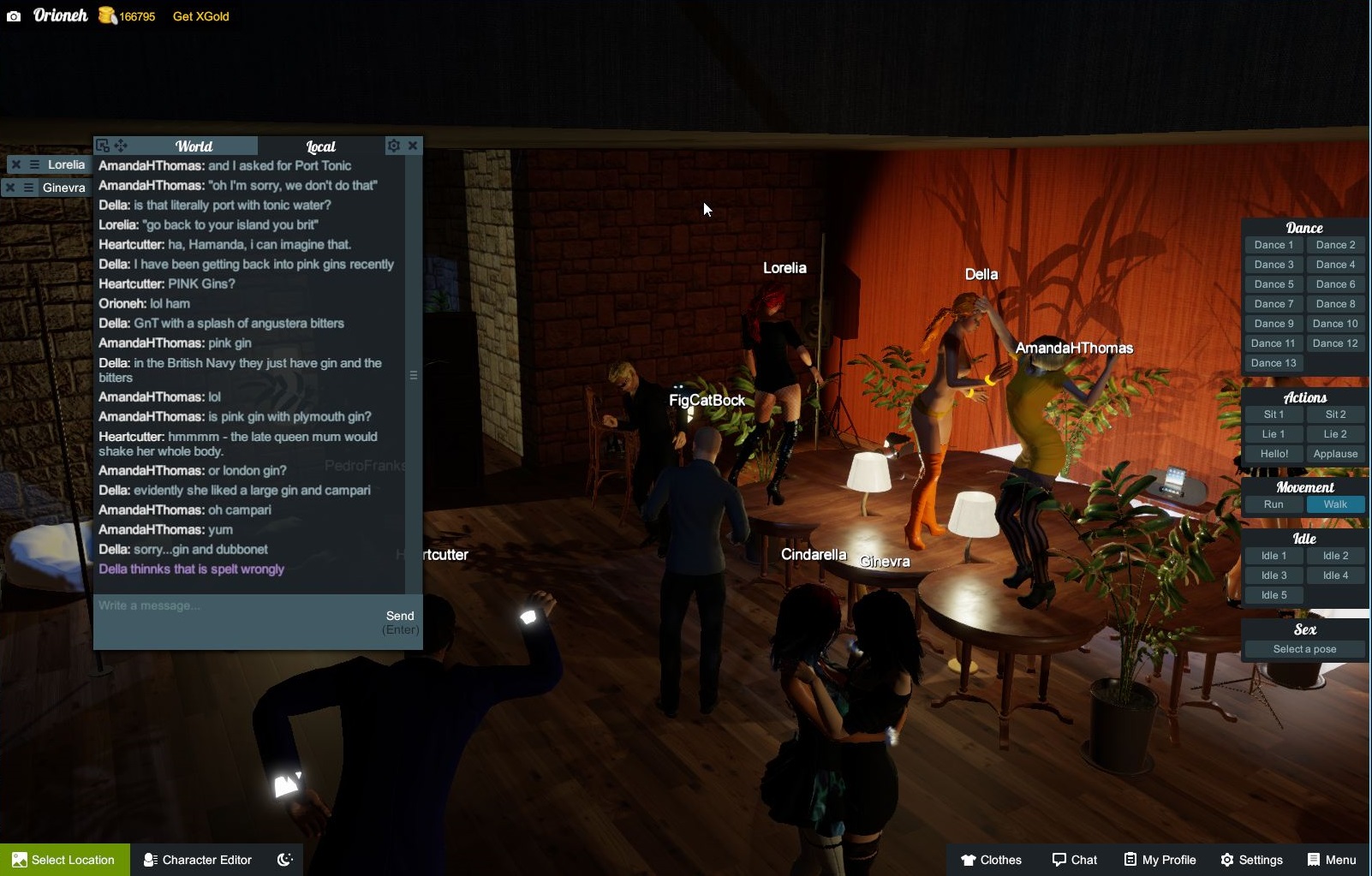Open the Local chat tab
The image size is (1372, 876).
320,146
